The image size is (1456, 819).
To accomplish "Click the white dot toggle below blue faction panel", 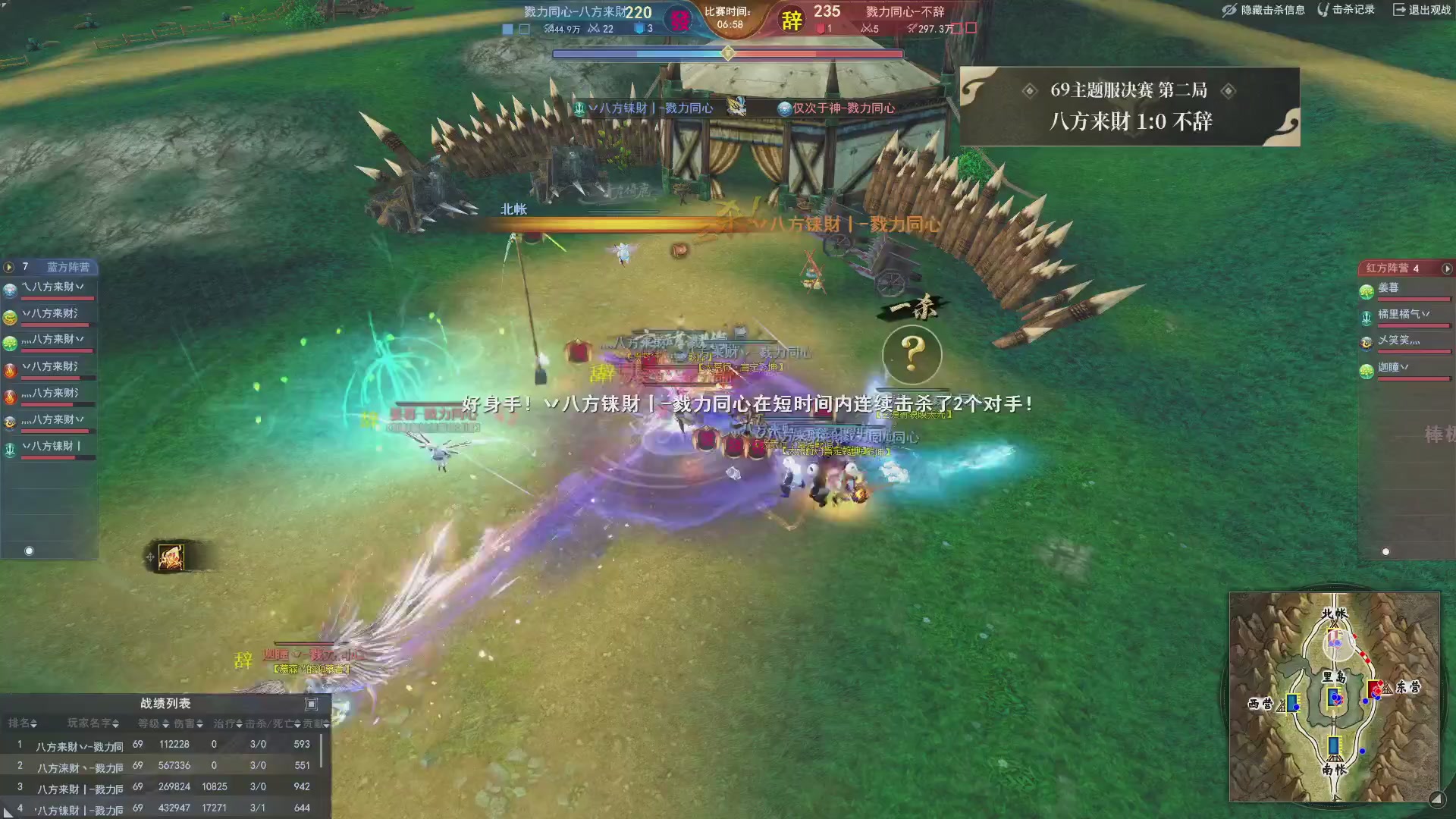I will [28, 551].
